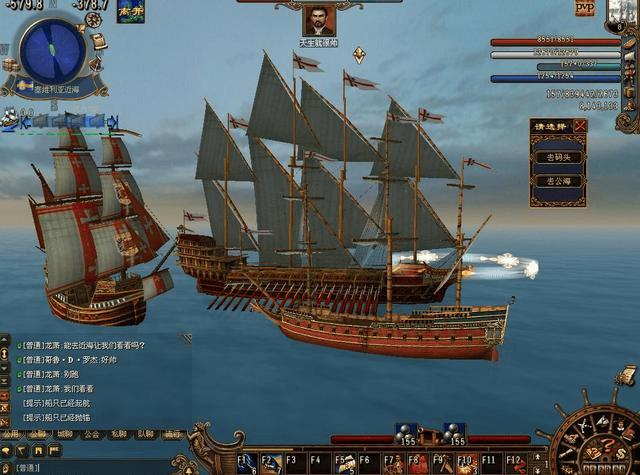The height and width of the screenshot is (475, 640).
Task: Close the 请选择 selection dialog
Action: click(x=580, y=126)
